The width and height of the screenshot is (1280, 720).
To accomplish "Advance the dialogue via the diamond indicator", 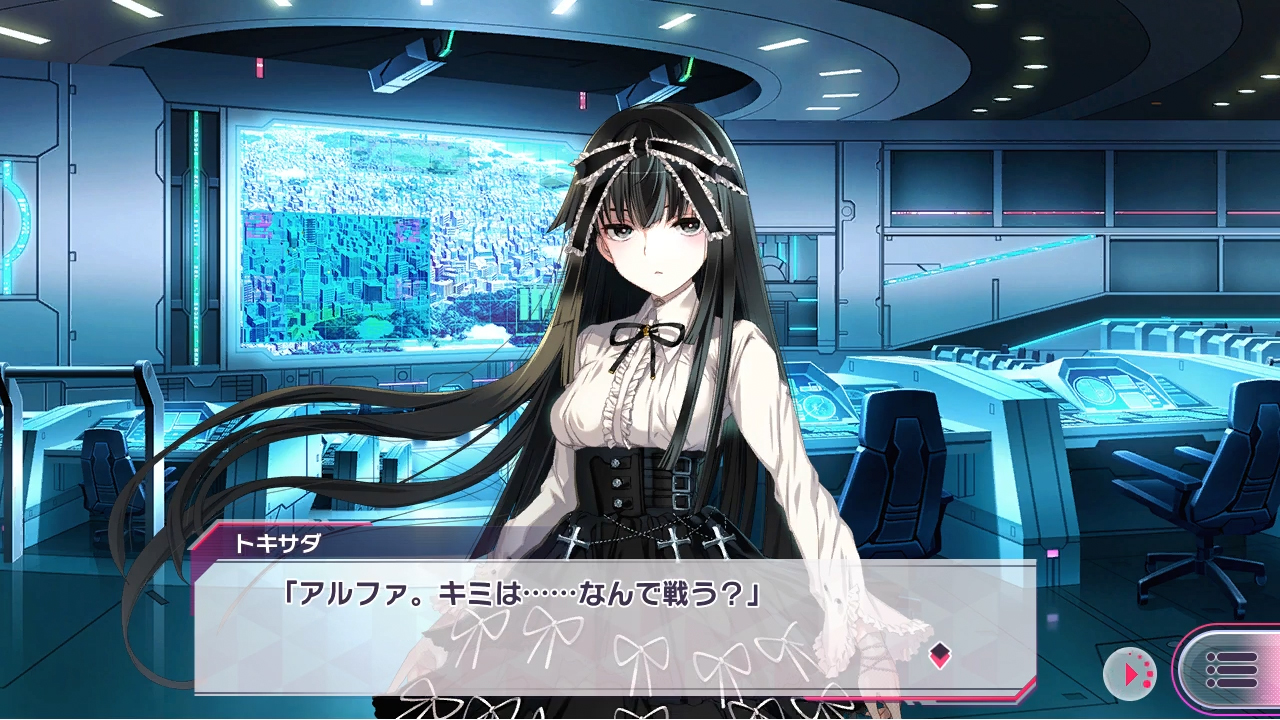I will click(x=939, y=655).
